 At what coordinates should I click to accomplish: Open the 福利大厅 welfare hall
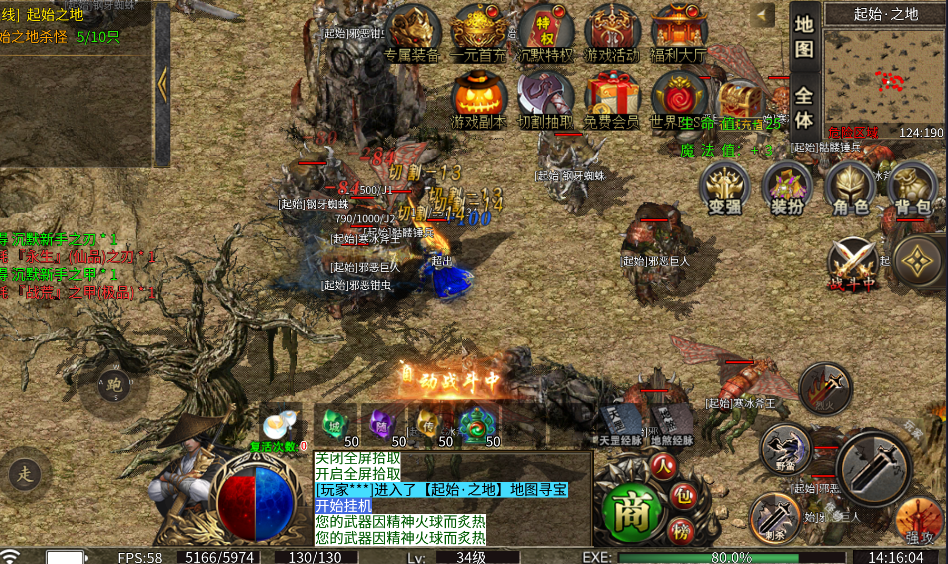680,32
